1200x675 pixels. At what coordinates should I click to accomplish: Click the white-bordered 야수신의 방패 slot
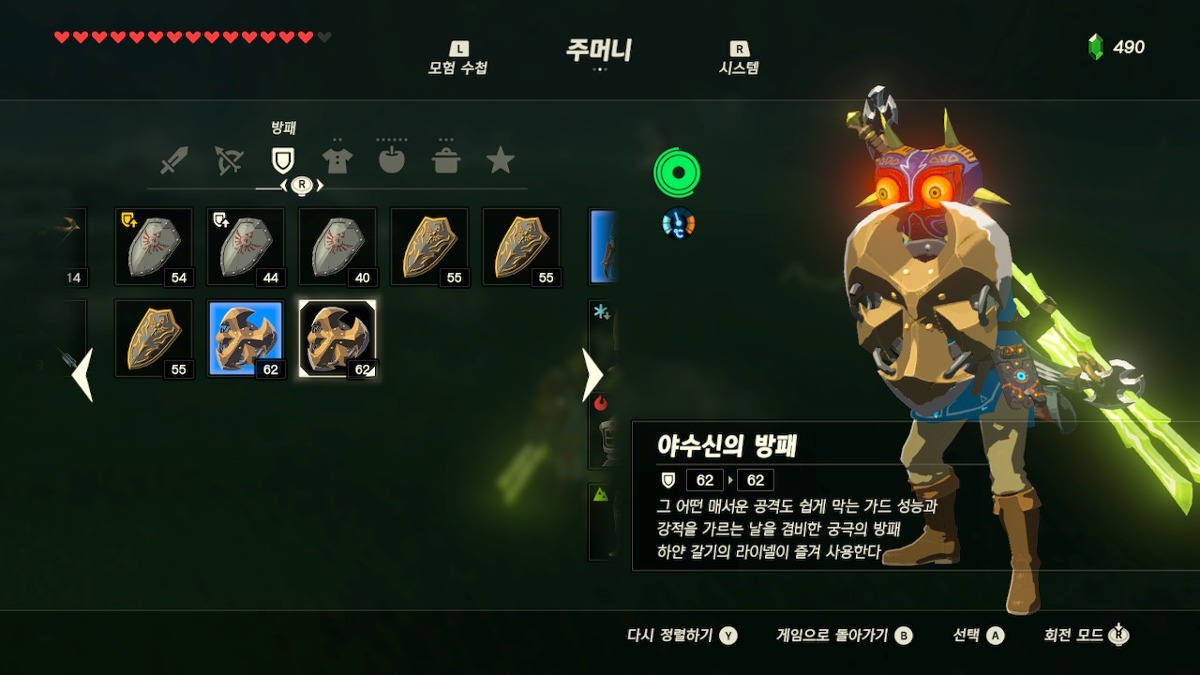tap(338, 339)
